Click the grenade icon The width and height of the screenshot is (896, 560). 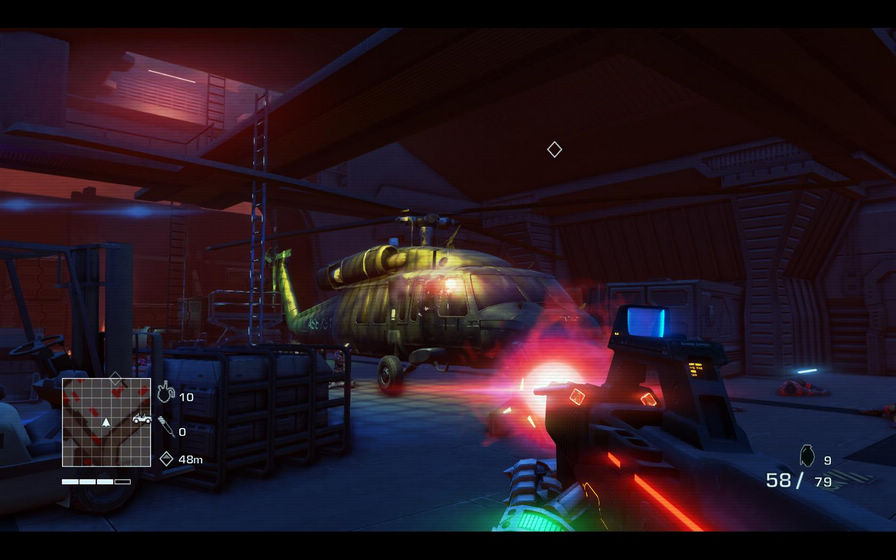807,457
